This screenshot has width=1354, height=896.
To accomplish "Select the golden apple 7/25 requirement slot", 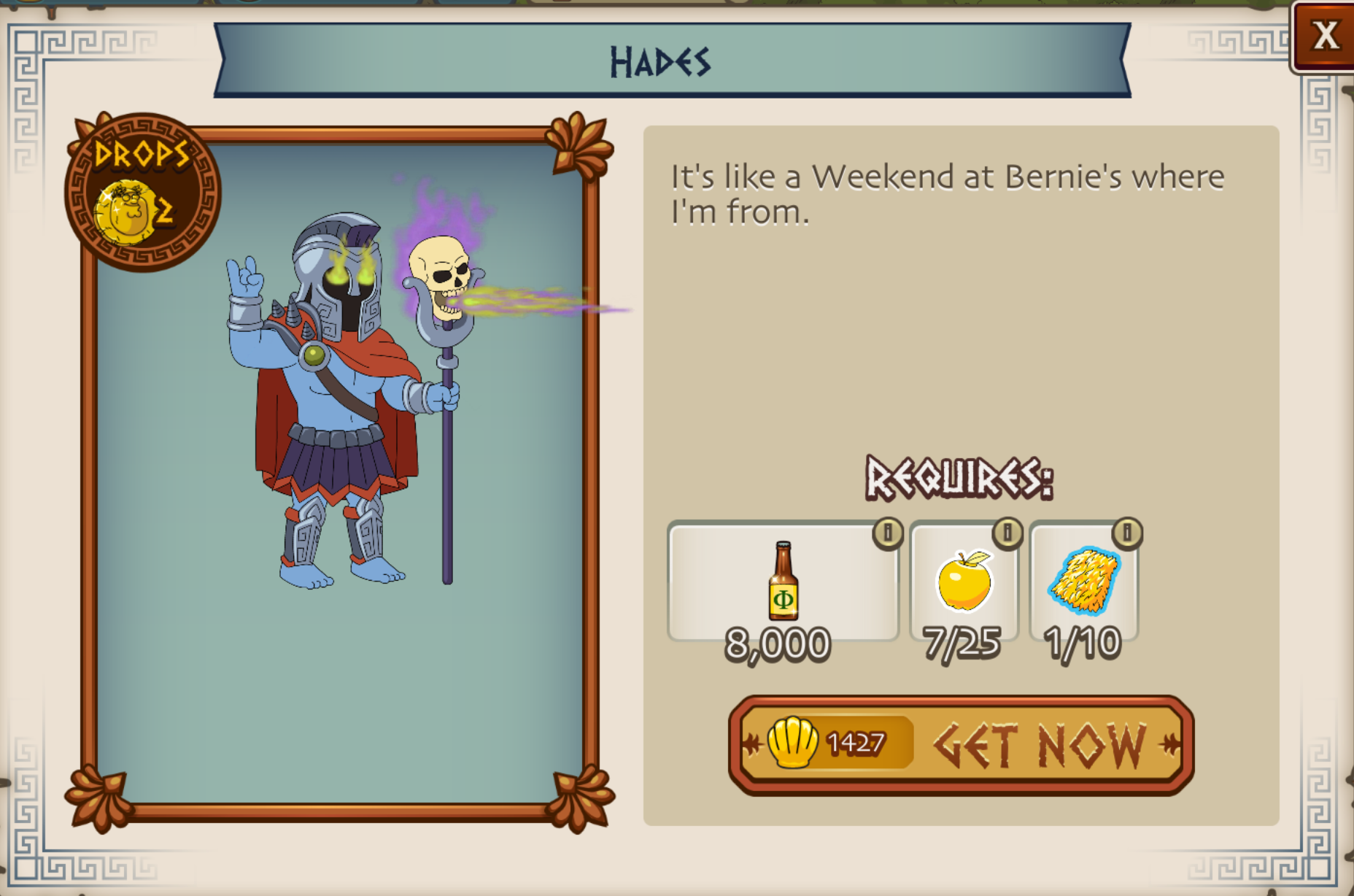I will 963,582.
